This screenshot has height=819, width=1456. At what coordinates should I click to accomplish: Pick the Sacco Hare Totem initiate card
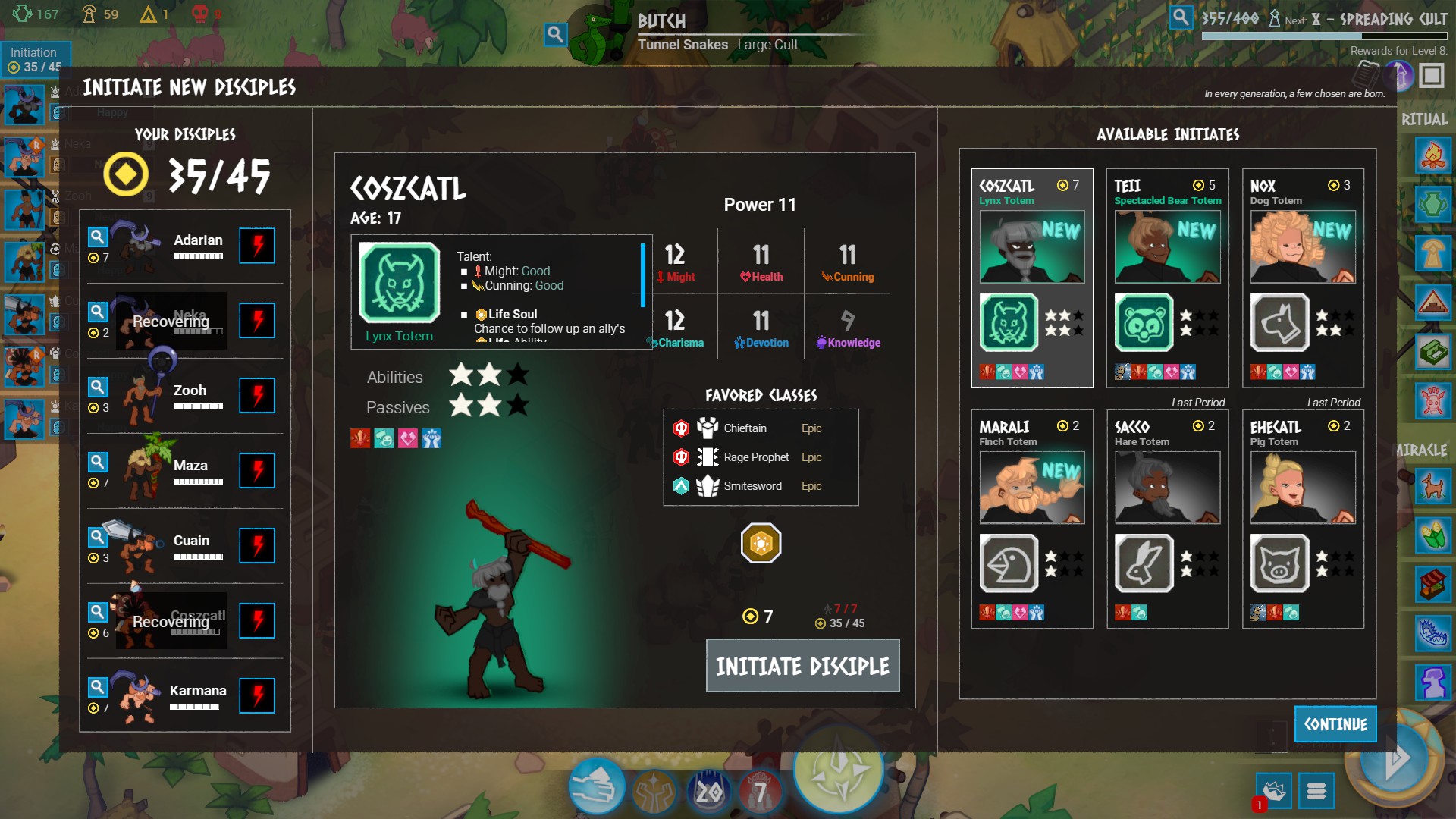1167,519
